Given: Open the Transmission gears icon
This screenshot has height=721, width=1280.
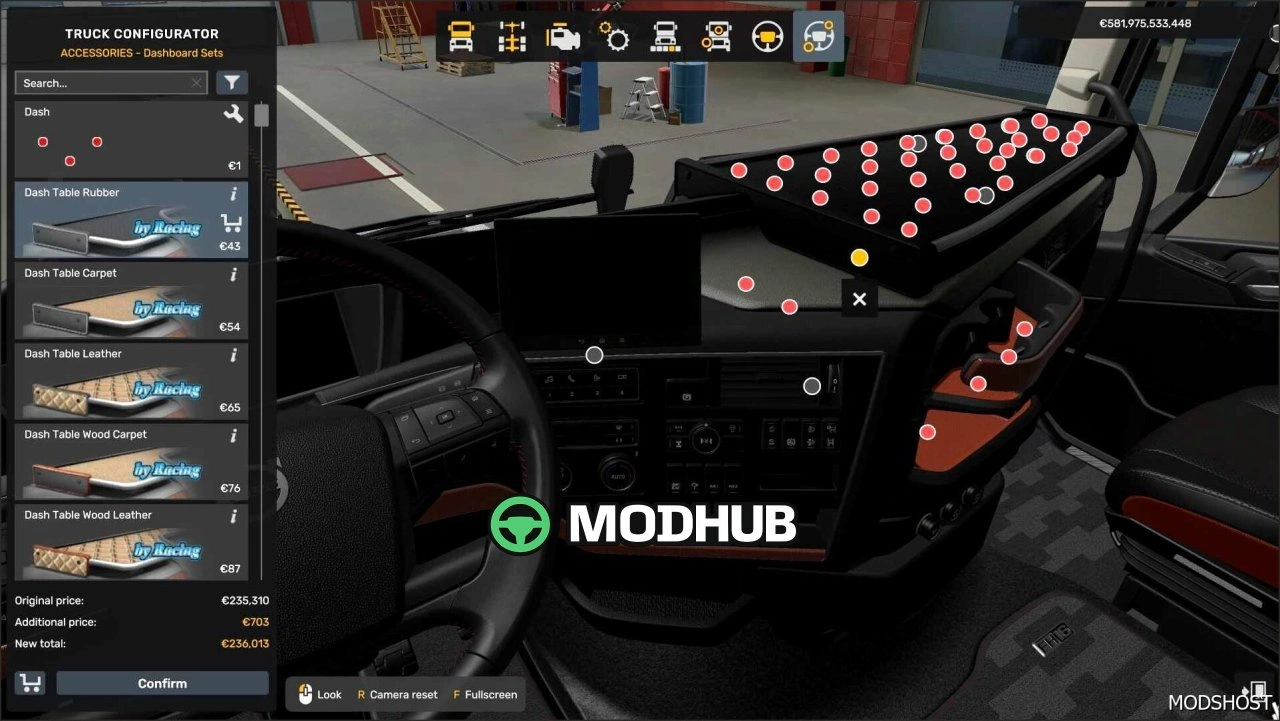Looking at the screenshot, I should [614, 37].
